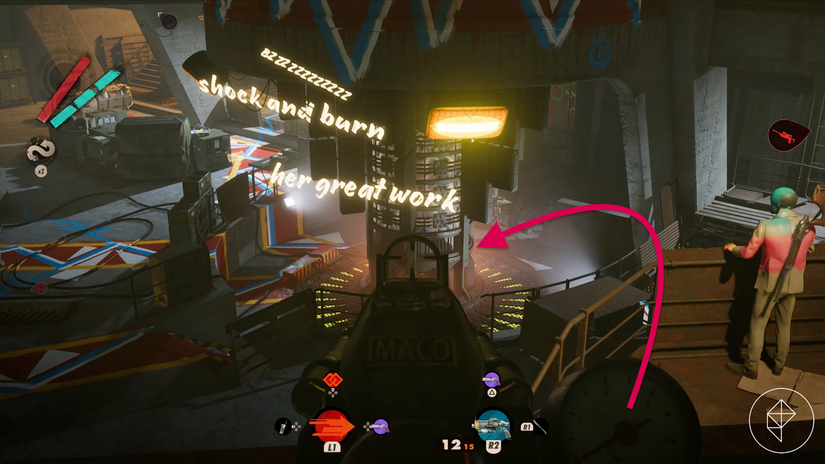Choose the teal pistol weapon slot
This screenshot has height=464, width=825.
pyautogui.click(x=492, y=425)
